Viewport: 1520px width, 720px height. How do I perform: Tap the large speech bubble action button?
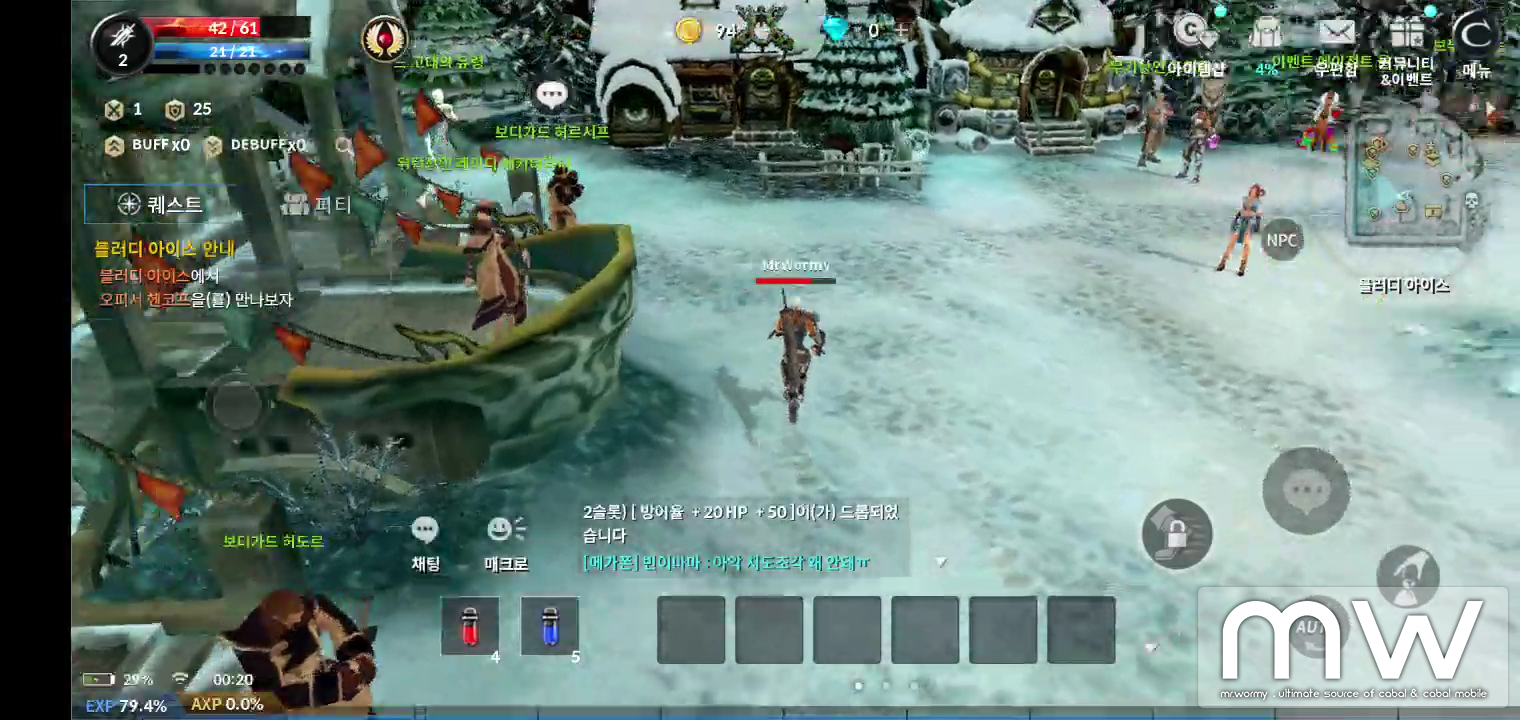click(1306, 490)
